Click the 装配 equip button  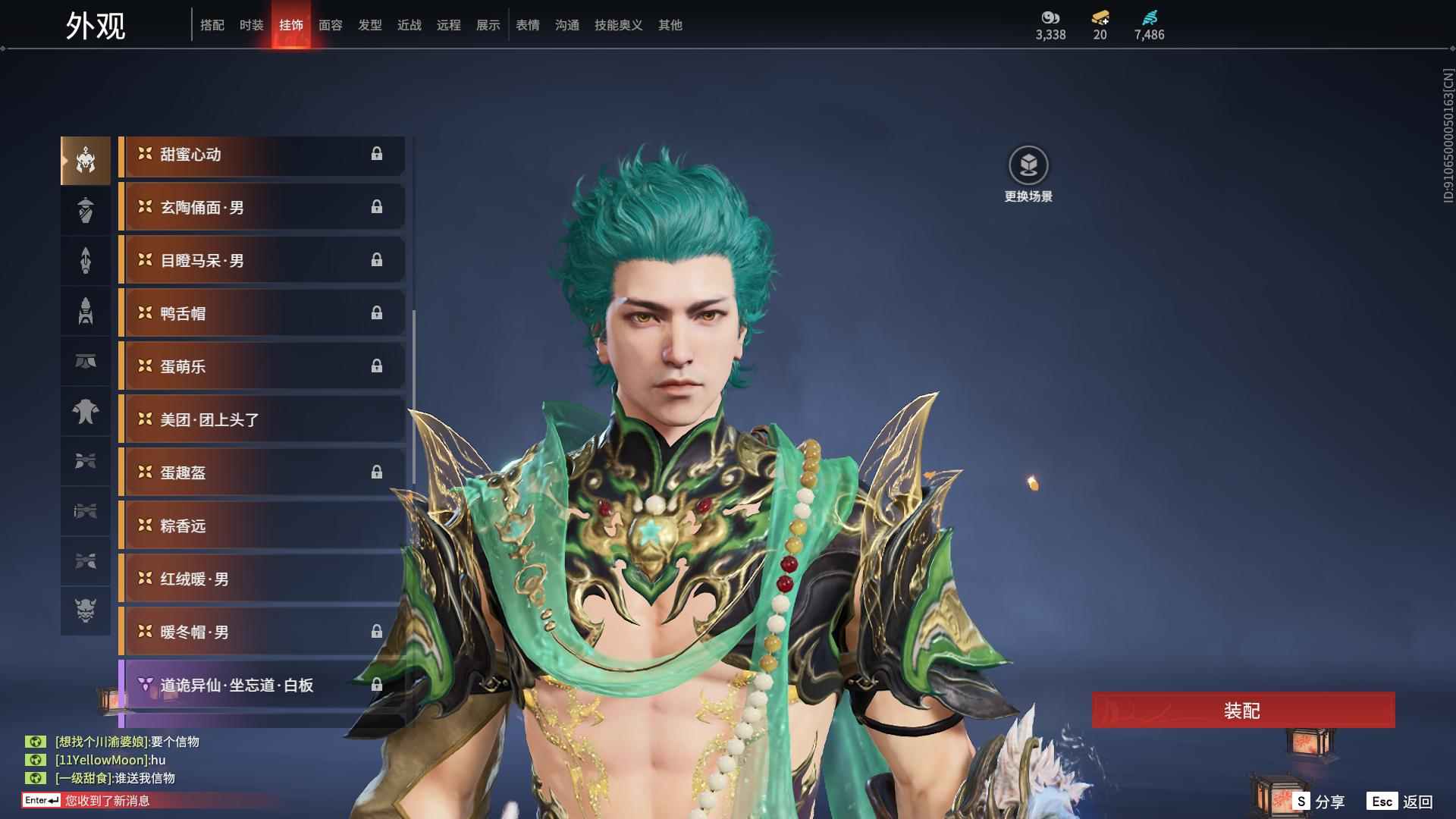(1243, 711)
